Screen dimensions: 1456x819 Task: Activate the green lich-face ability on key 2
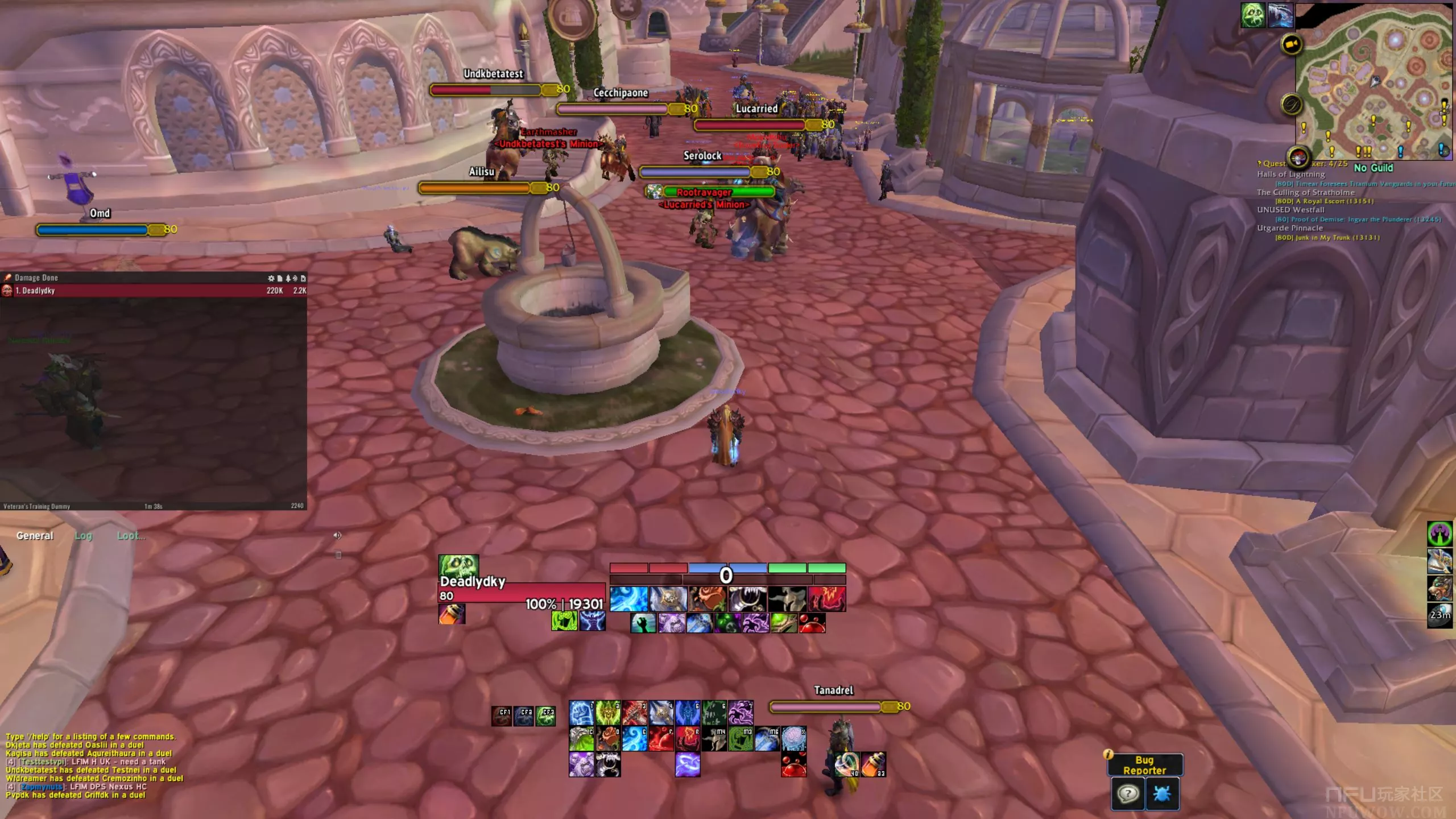click(607, 713)
